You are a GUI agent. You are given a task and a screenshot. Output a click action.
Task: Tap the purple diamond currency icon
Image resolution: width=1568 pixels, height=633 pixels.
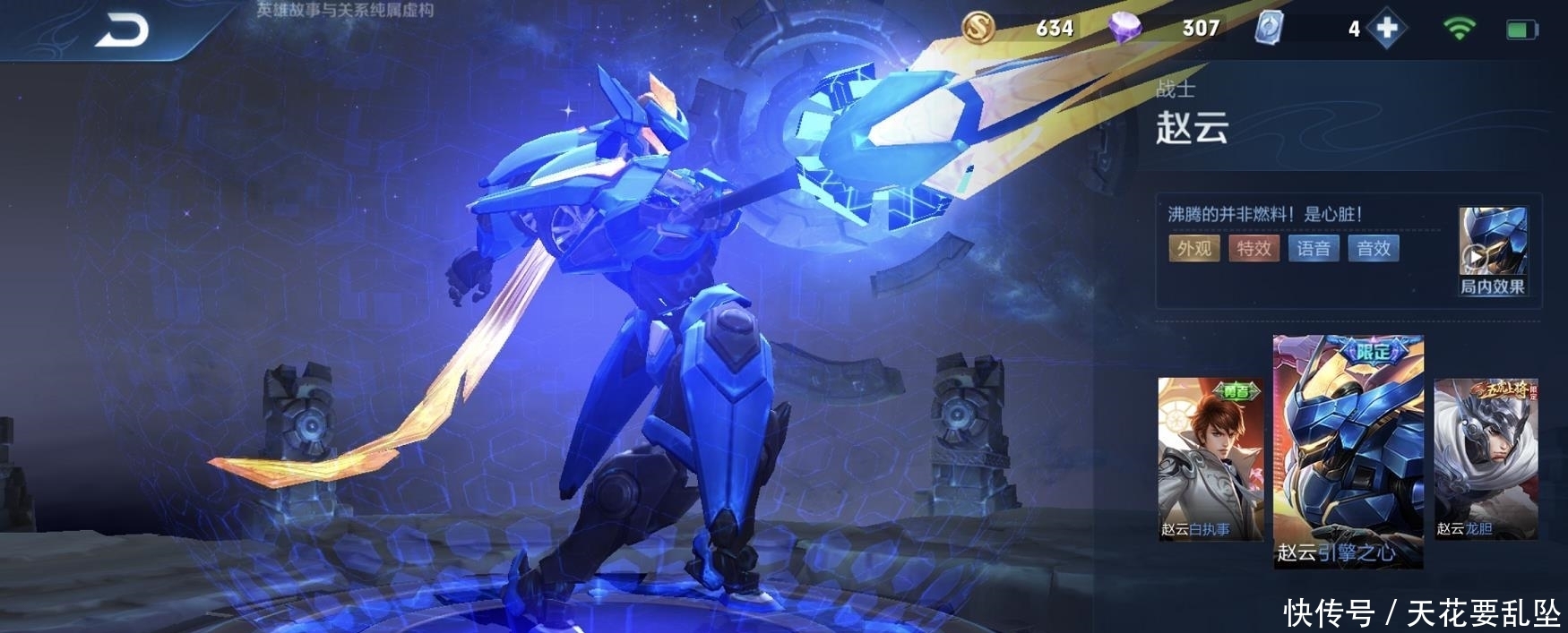click(x=1124, y=28)
